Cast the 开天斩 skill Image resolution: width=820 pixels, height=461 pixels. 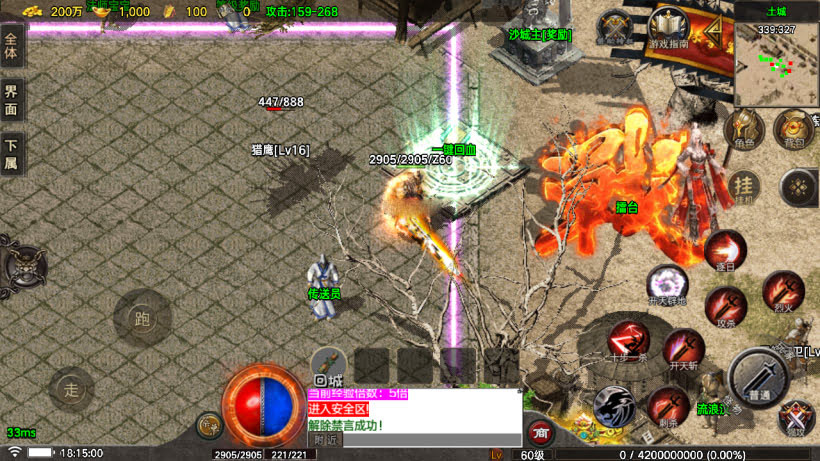683,349
